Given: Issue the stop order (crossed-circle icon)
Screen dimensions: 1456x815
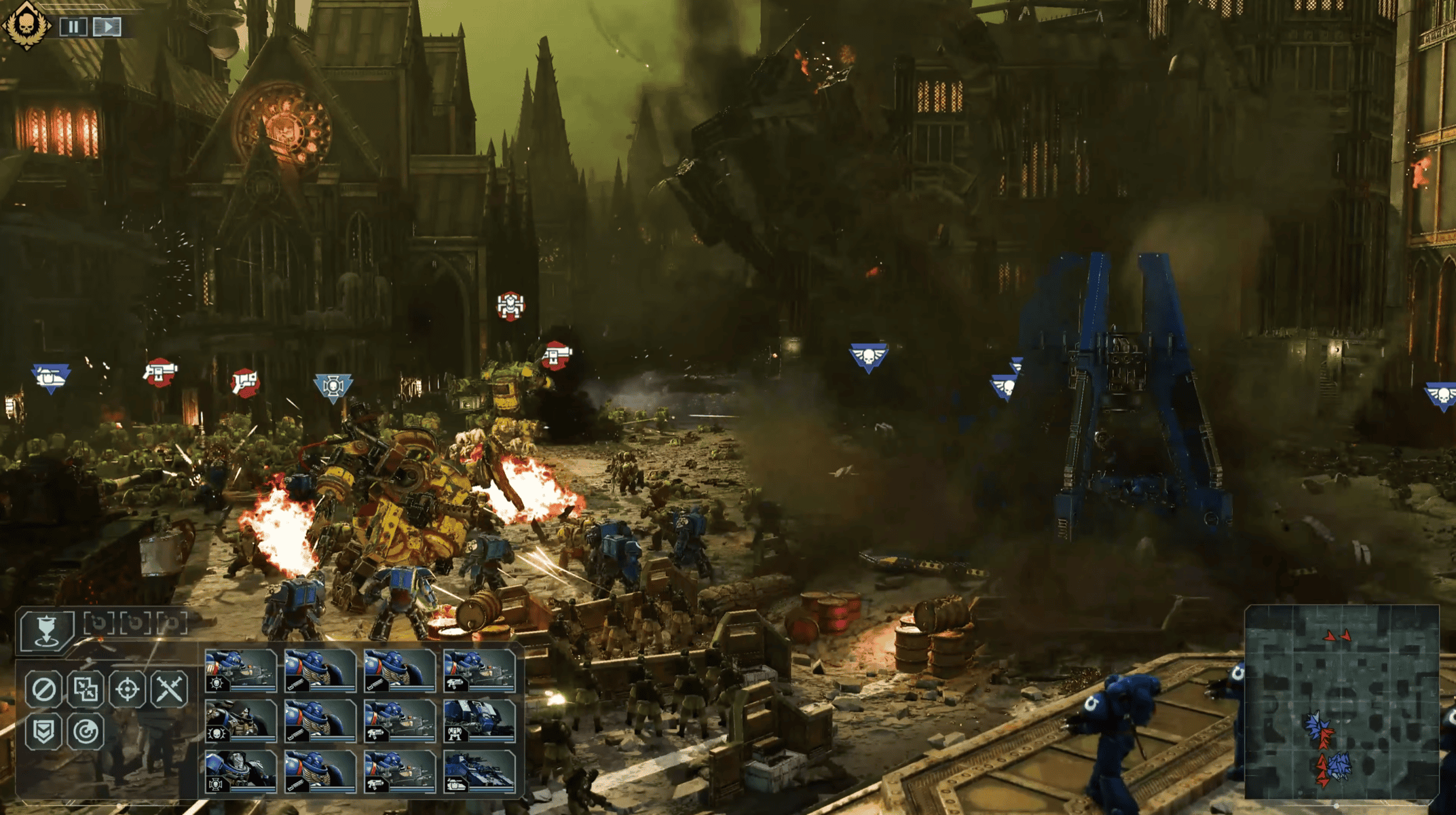Looking at the screenshot, I should coord(44,689).
